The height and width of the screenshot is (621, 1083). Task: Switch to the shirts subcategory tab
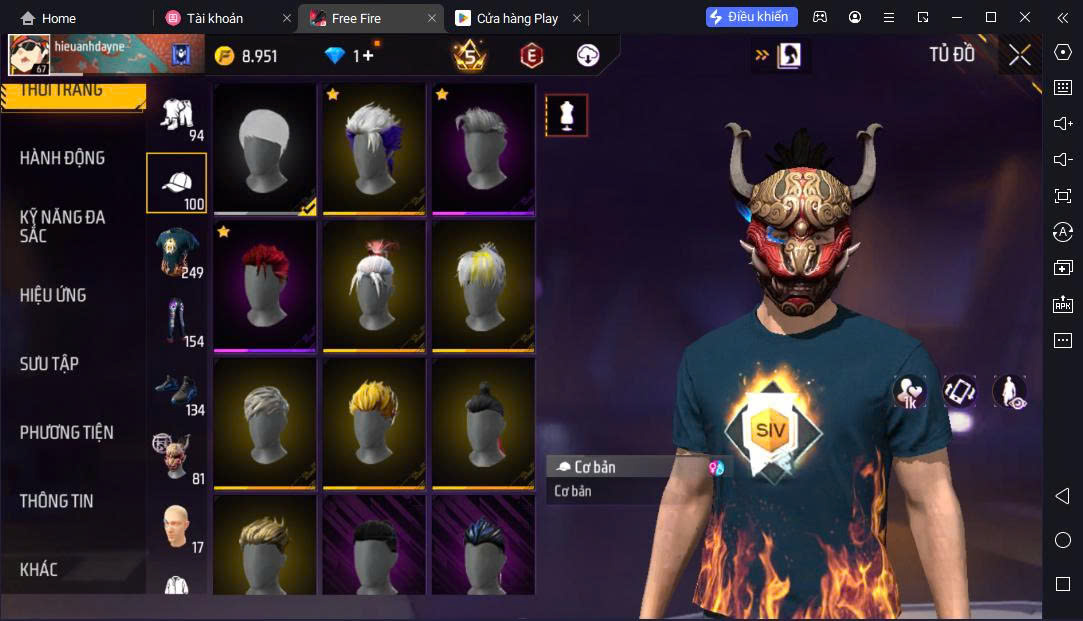[177, 252]
